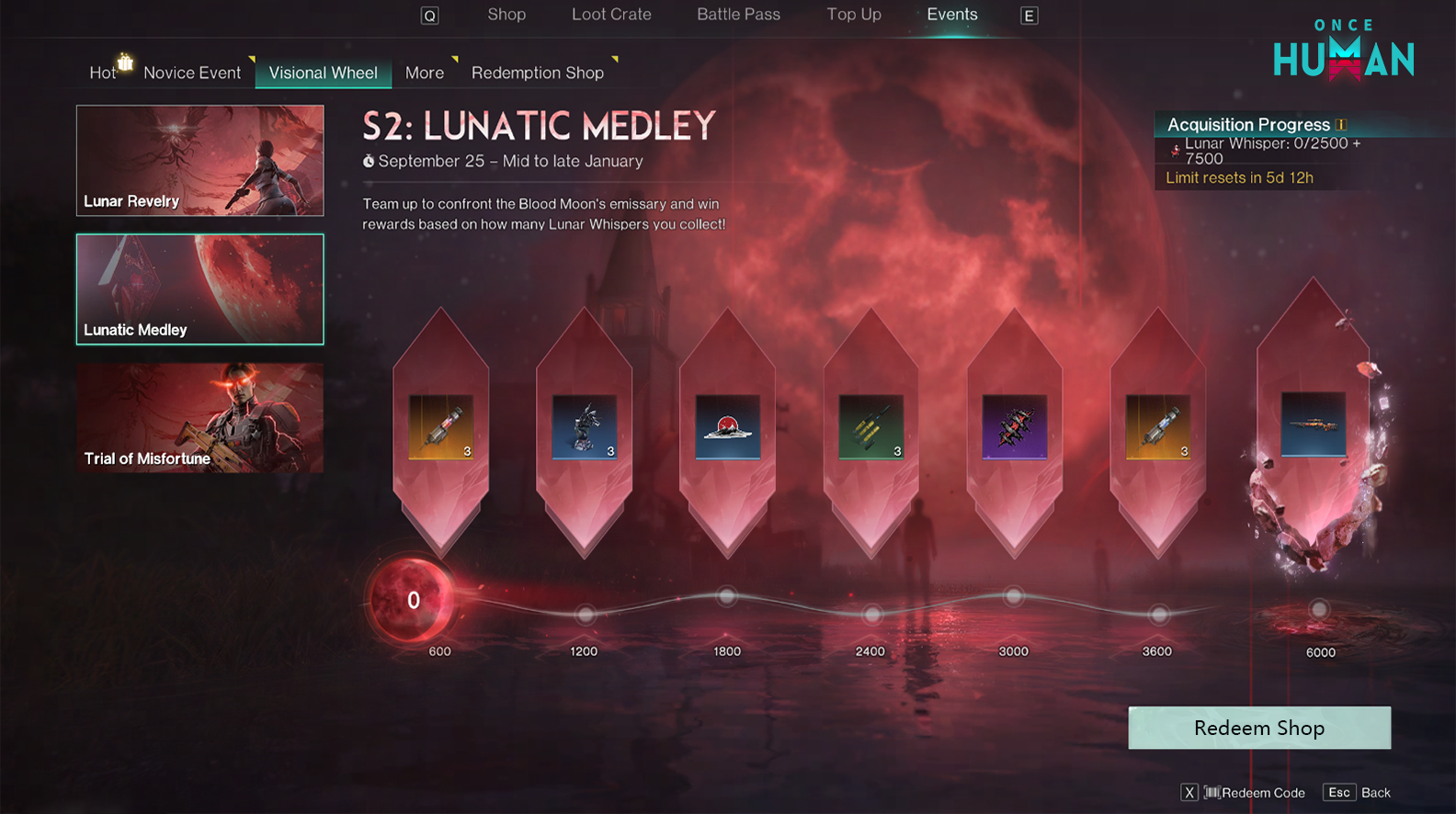Image resolution: width=1456 pixels, height=814 pixels.
Task: Switch to the Novice Event sub-tab
Action: click(x=192, y=73)
